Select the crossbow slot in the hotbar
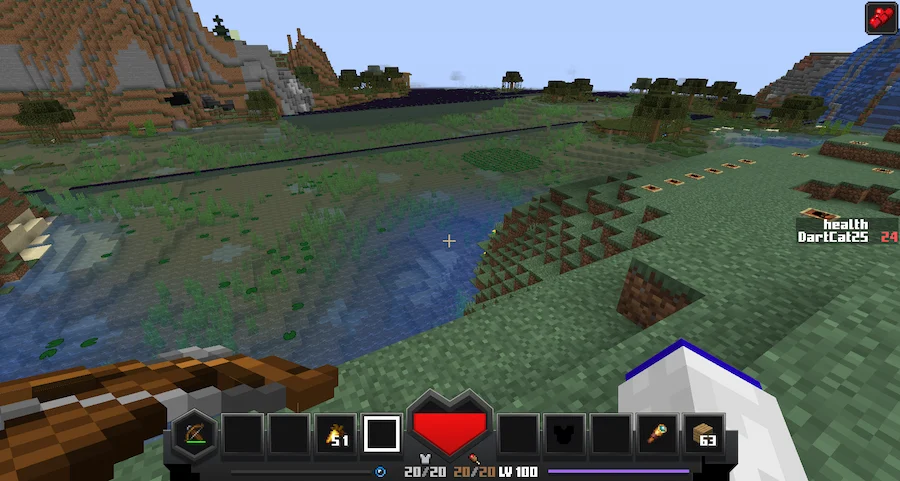This screenshot has height=481, width=900. point(194,434)
